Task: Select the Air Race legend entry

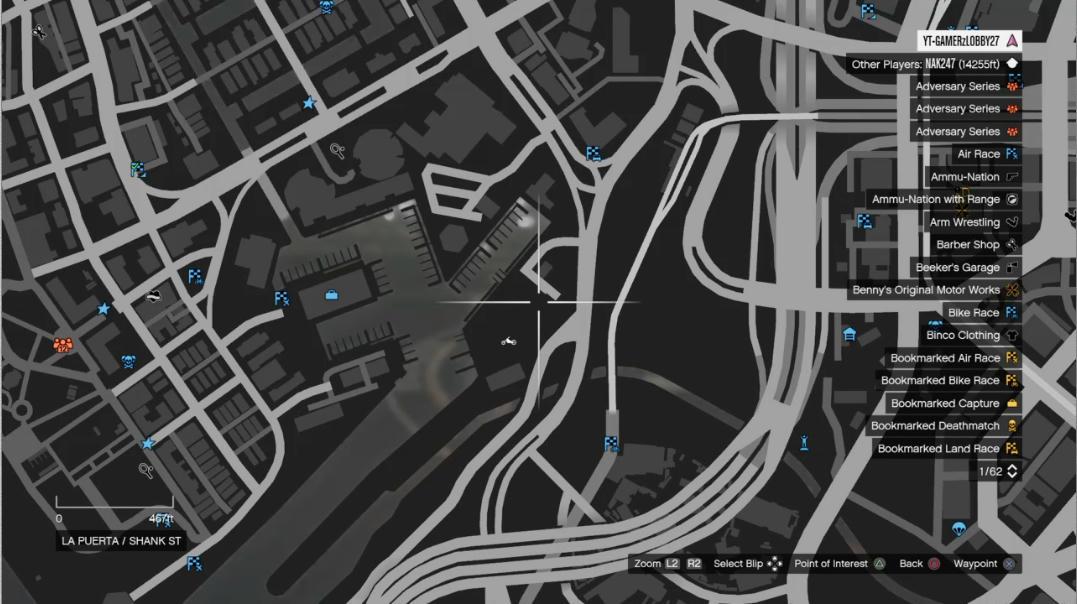Action: (978, 154)
